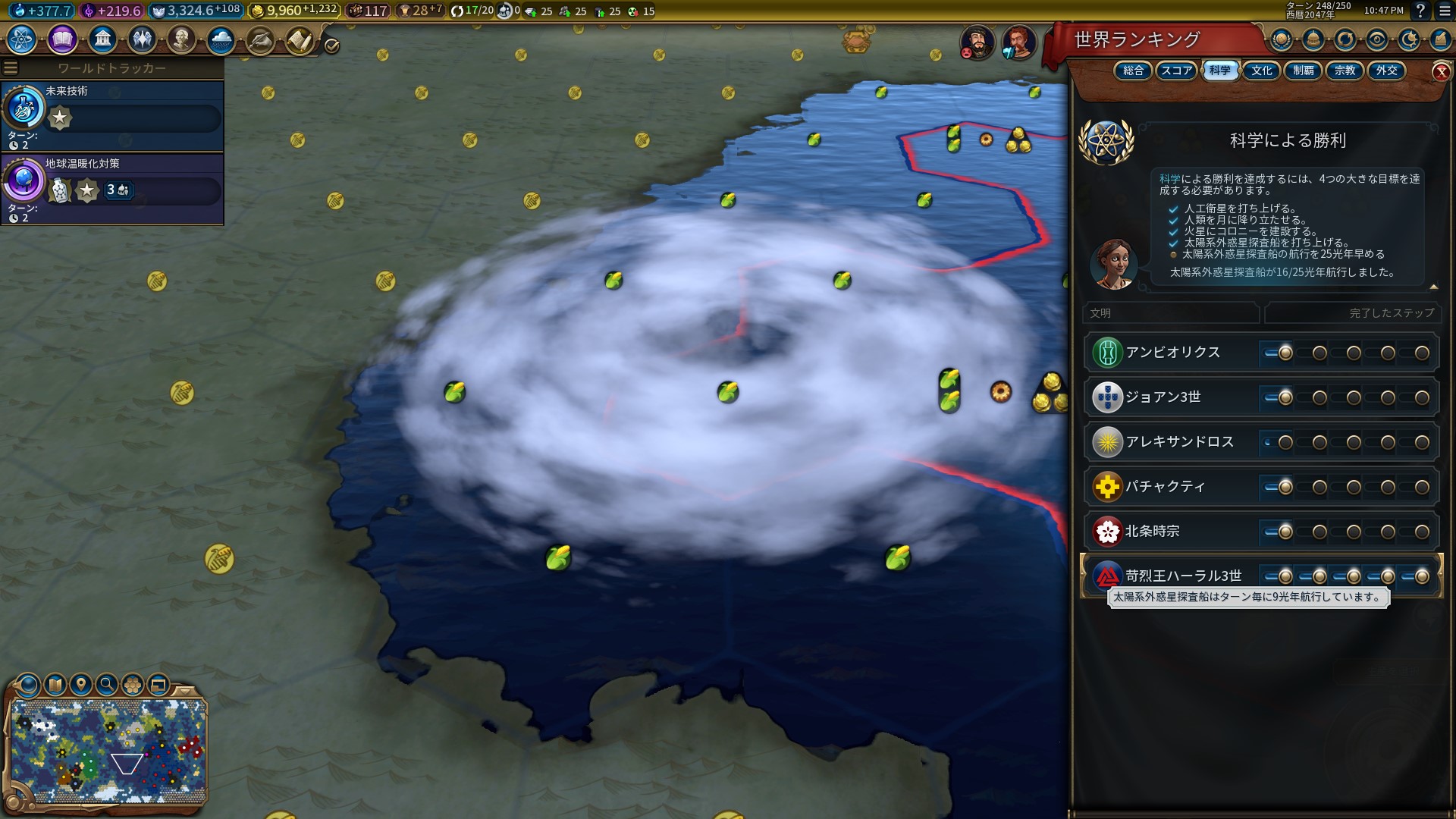Open the map pin button above minimap
This screenshot has width=1456, height=819.
tap(81, 685)
